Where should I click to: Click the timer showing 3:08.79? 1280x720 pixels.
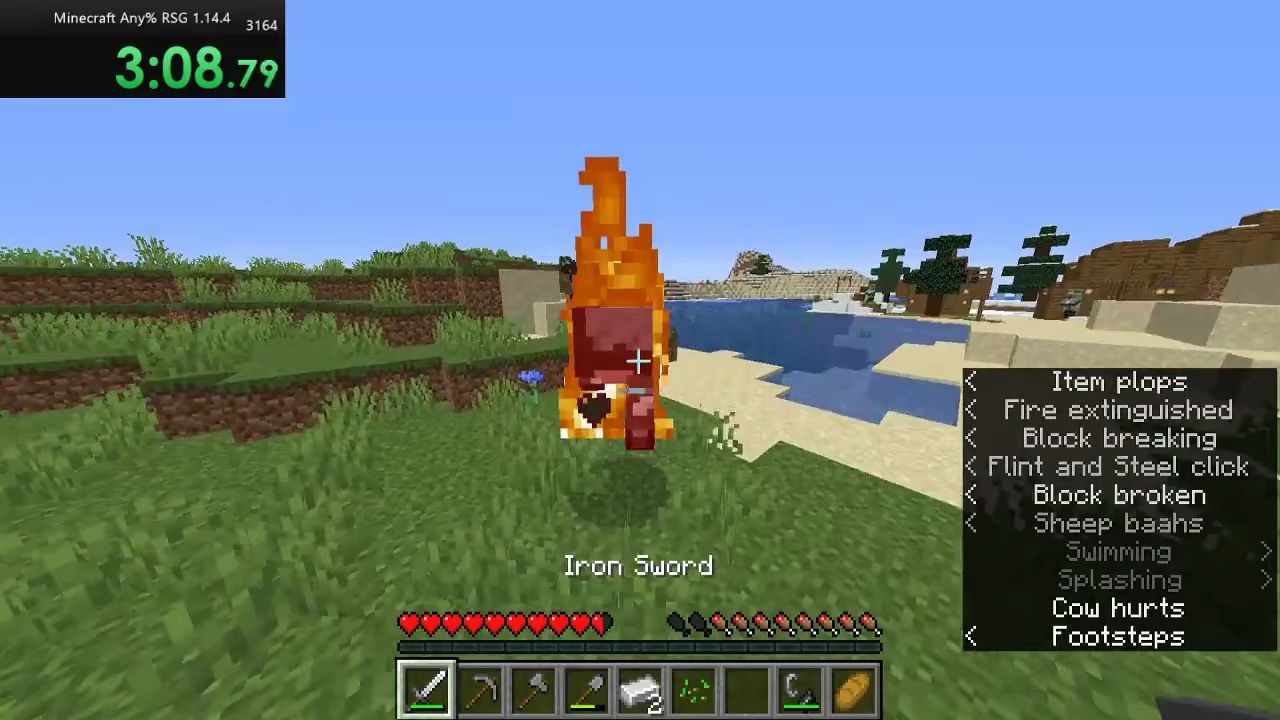pyautogui.click(x=196, y=69)
